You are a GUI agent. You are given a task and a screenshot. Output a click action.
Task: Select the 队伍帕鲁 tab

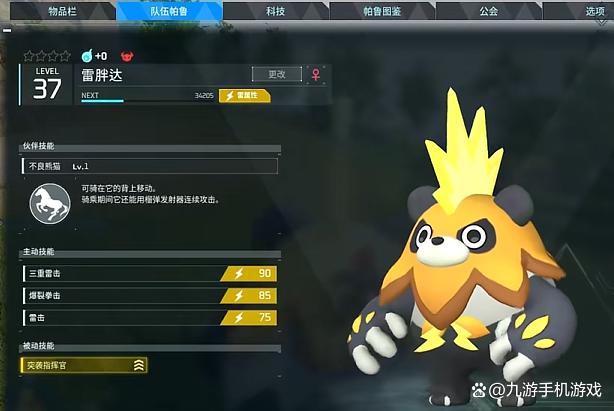tap(169, 11)
